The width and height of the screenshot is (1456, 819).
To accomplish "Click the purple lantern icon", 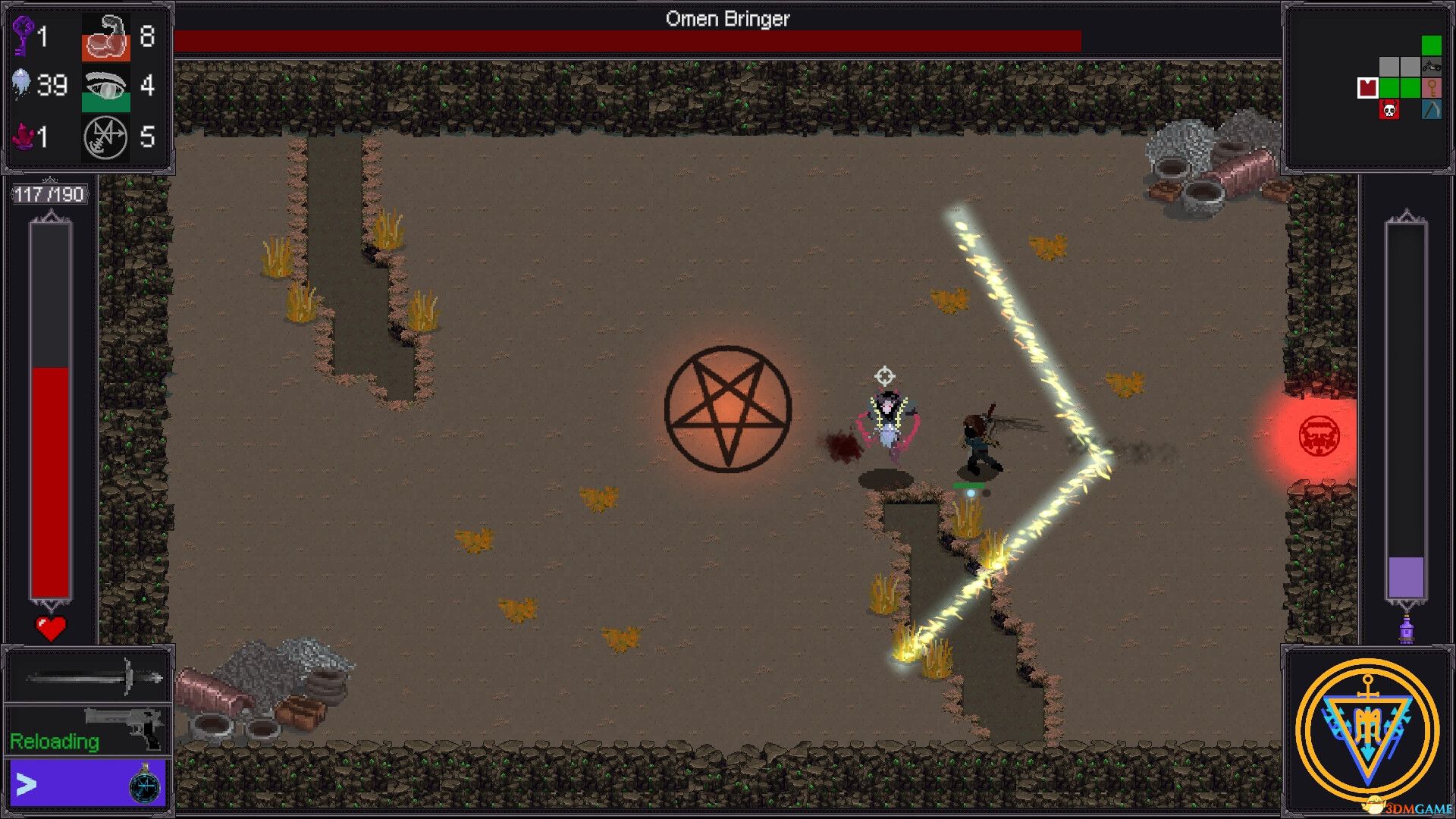I will [1406, 629].
